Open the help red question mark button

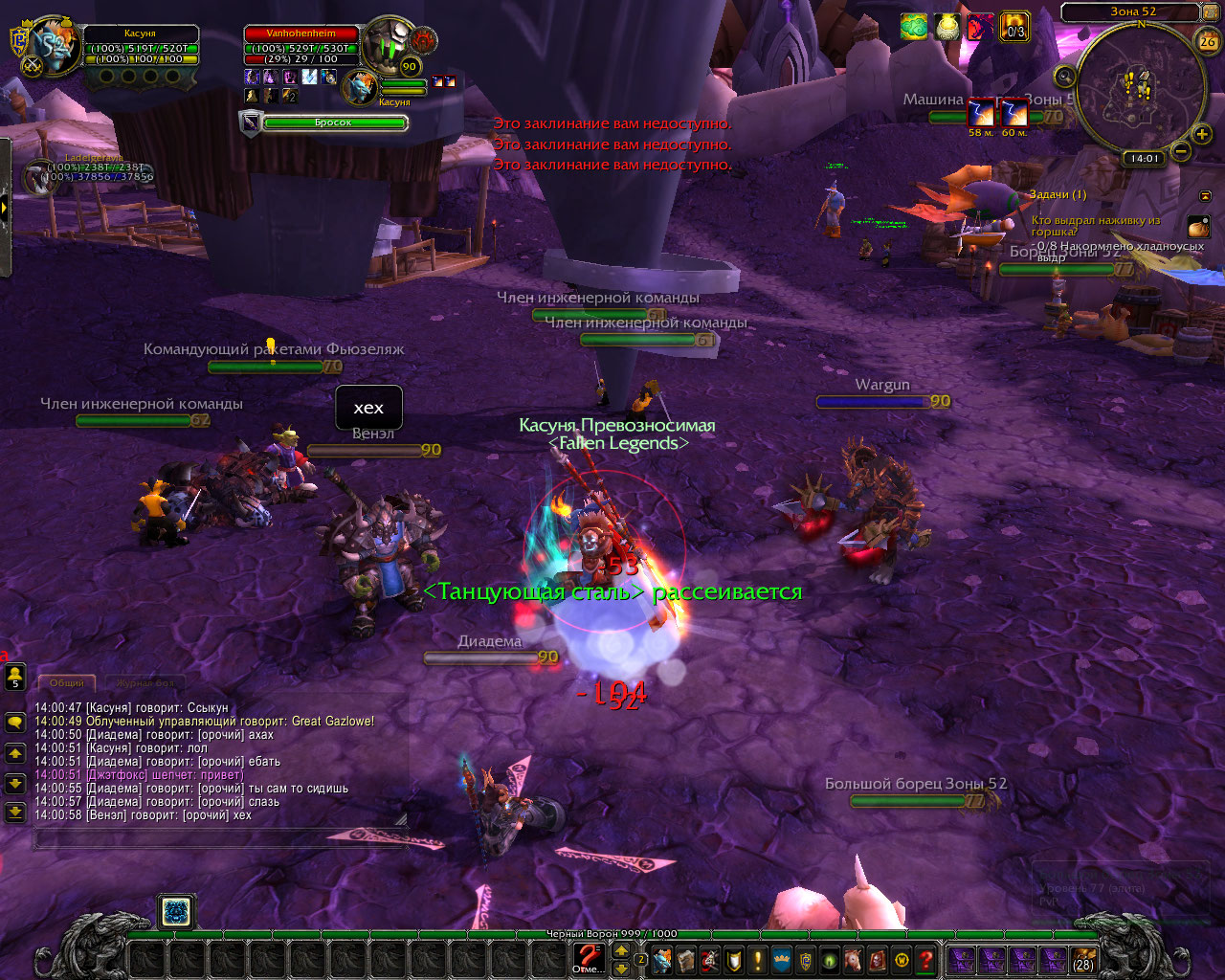[x=925, y=959]
